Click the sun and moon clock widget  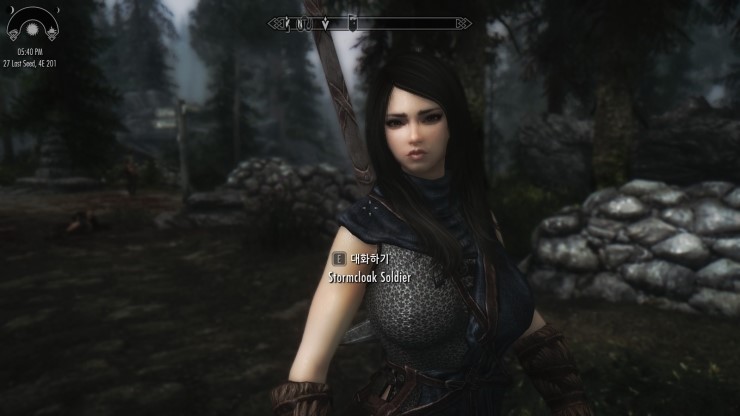click(29, 22)
